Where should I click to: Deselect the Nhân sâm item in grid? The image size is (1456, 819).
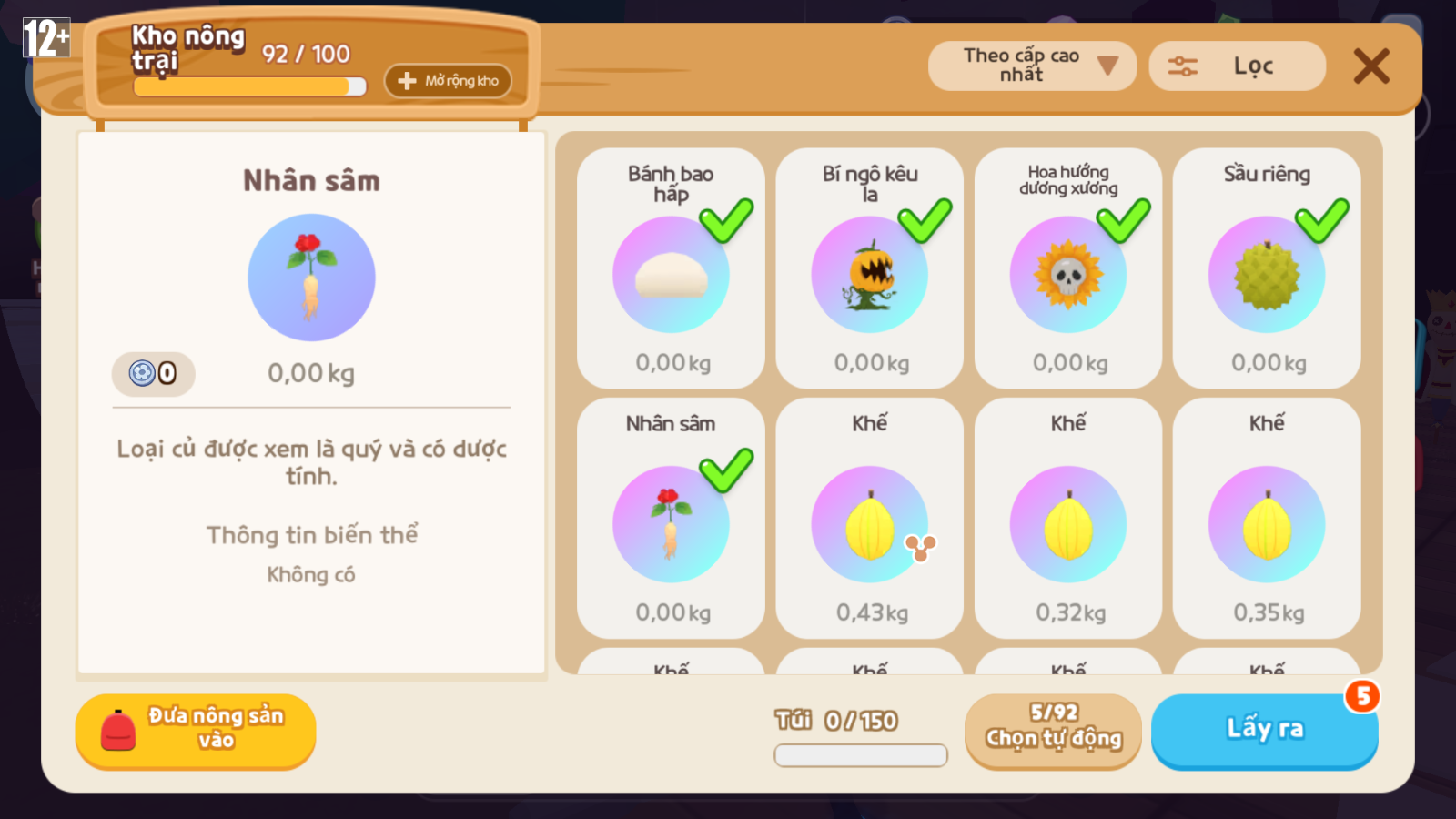point(671,519)
